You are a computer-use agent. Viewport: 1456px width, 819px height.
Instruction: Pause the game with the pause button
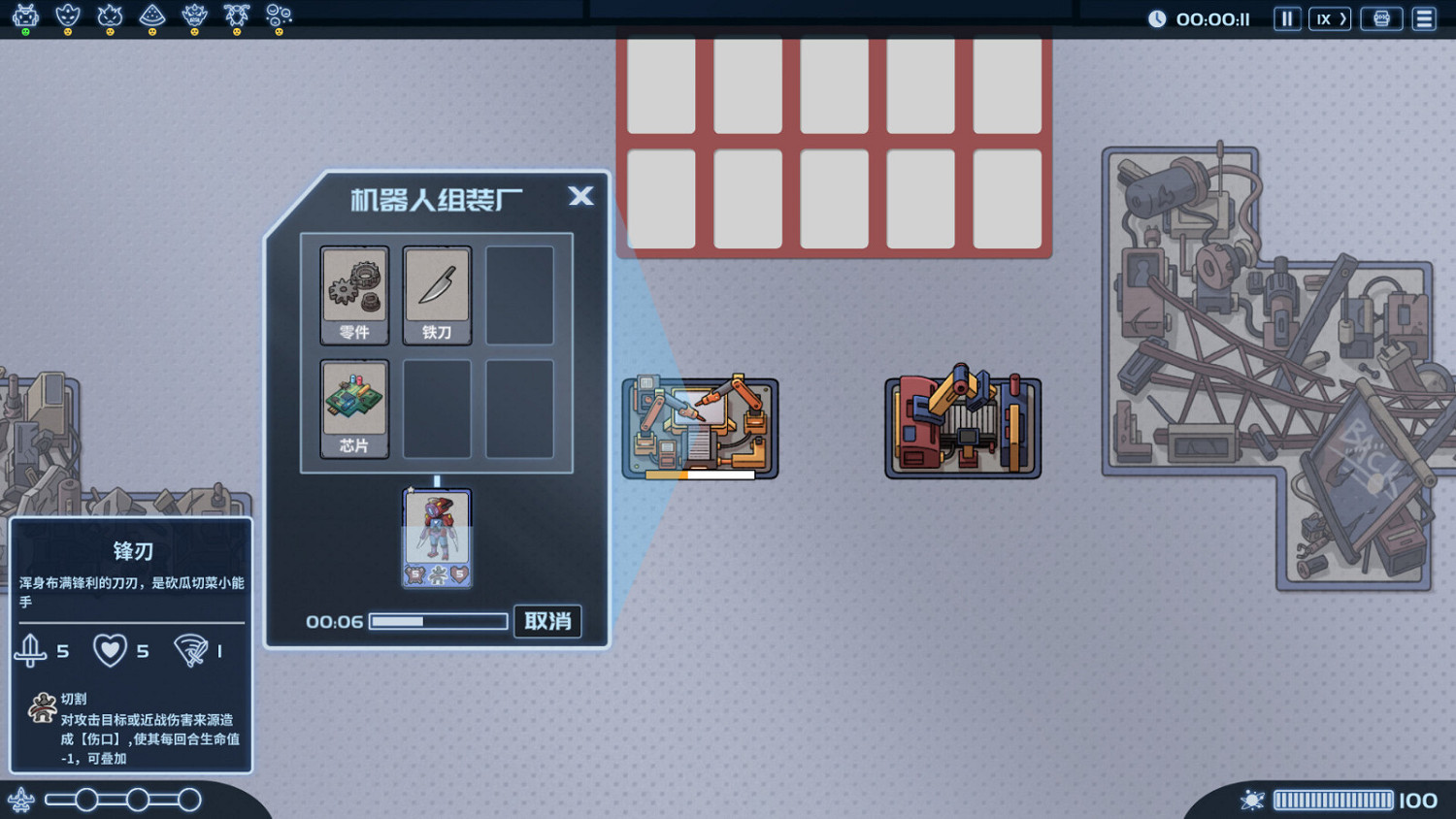[x=1287, y=17]
